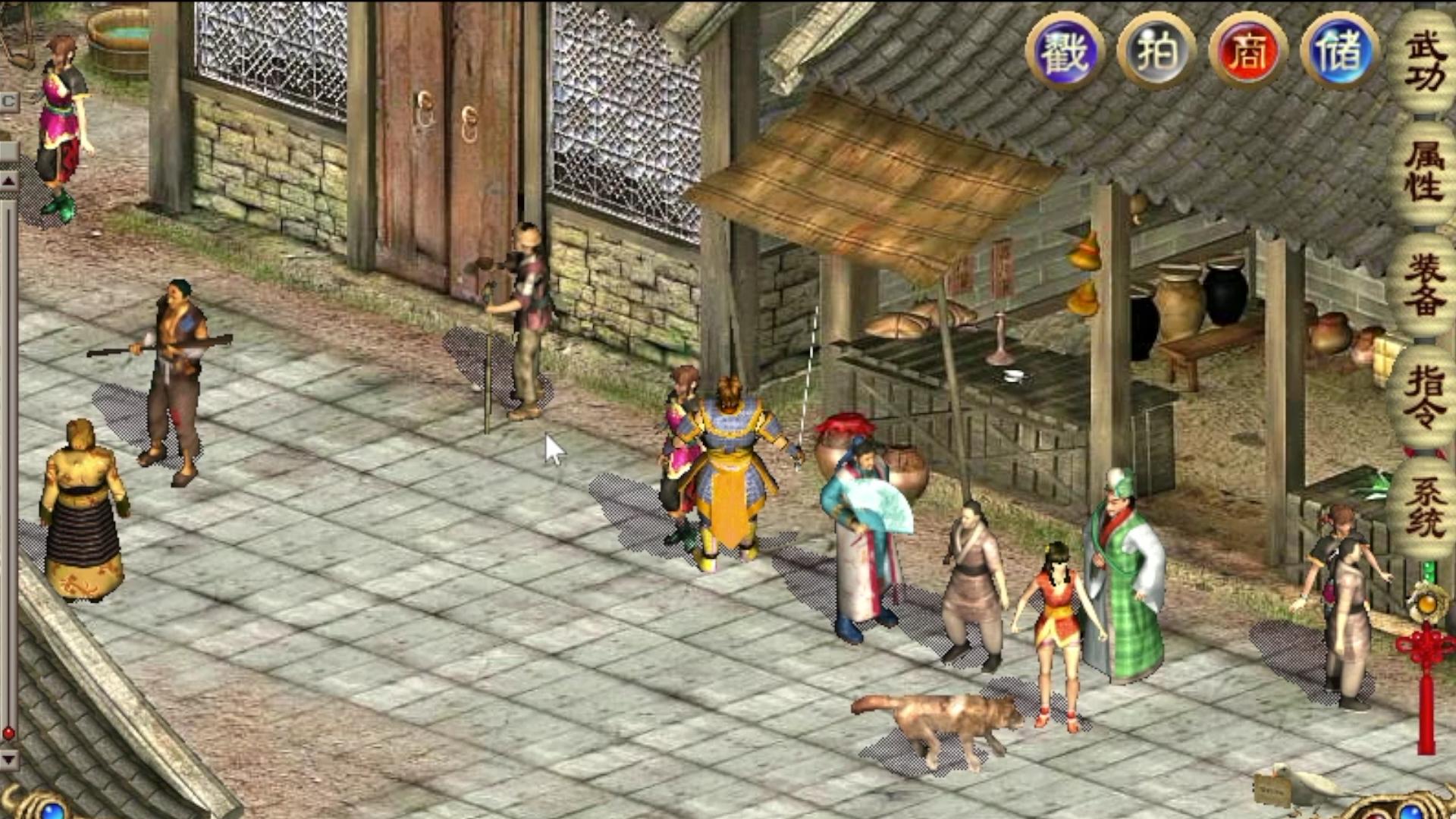Screen dimensions: 1456x819
Task: Open the red 商 shop orb
Action: click(x=1248, y=52)
